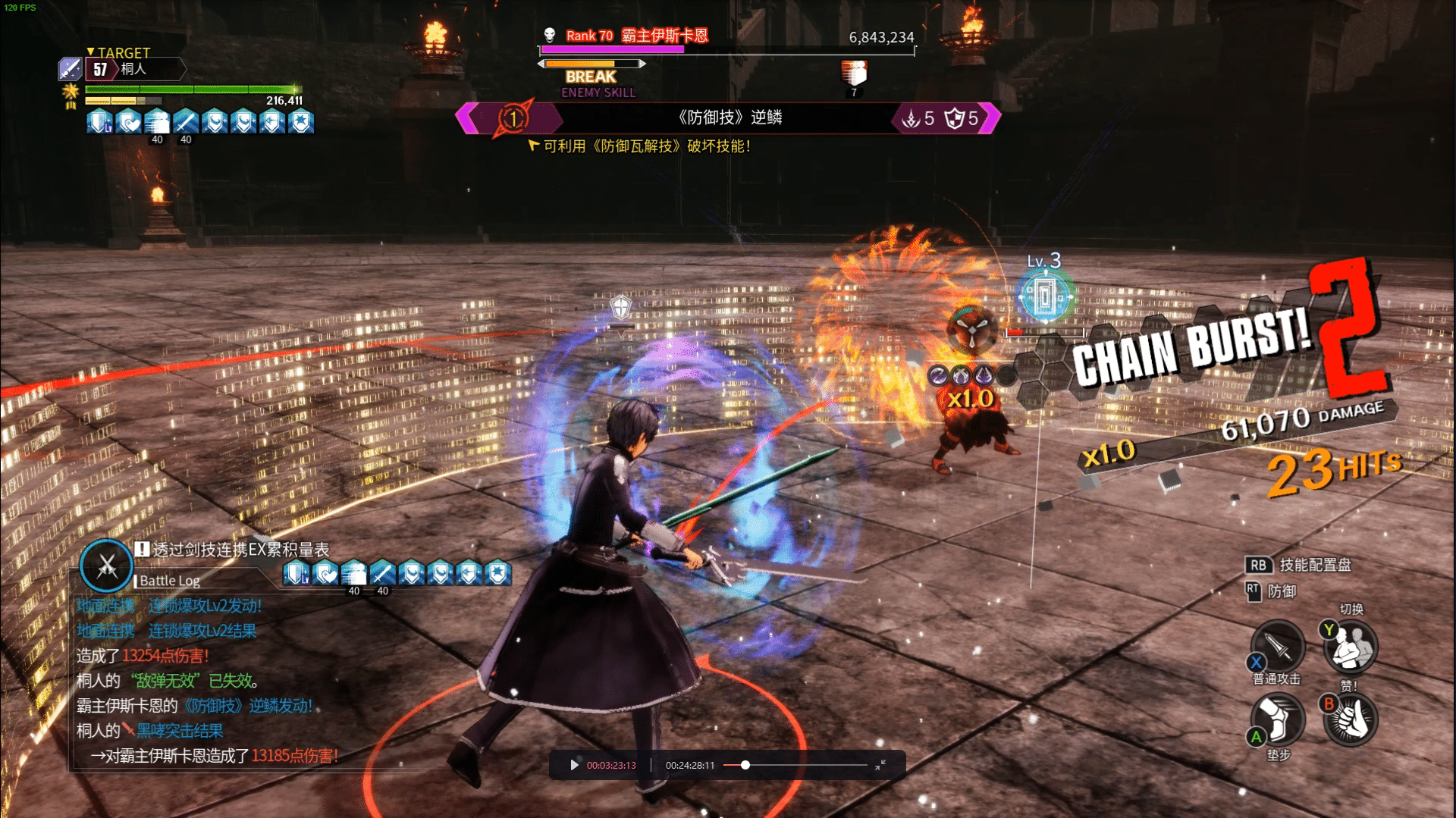Play the video recording
Image resolution: width=1456 pixels, height=818 pixels.
(574, 765)
